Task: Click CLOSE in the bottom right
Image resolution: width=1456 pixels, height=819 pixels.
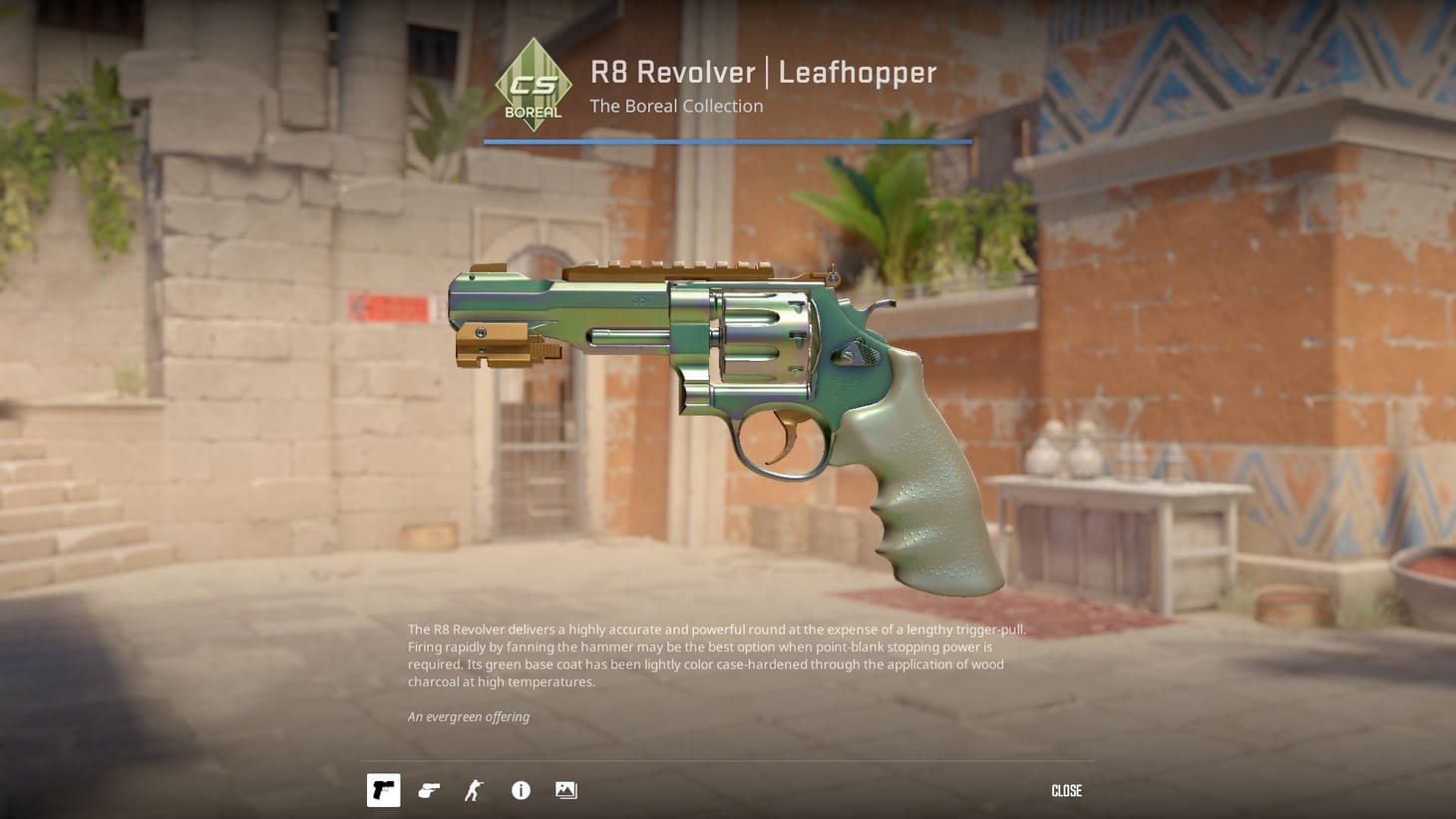Action: pyautogui.click(x=1066, y=790)
